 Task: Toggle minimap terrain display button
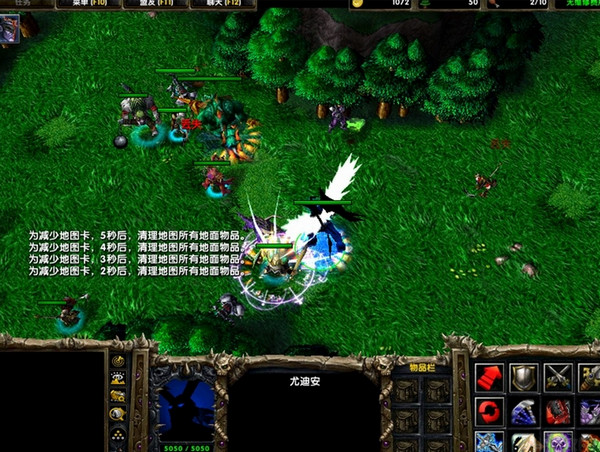(x=118, y=379)
